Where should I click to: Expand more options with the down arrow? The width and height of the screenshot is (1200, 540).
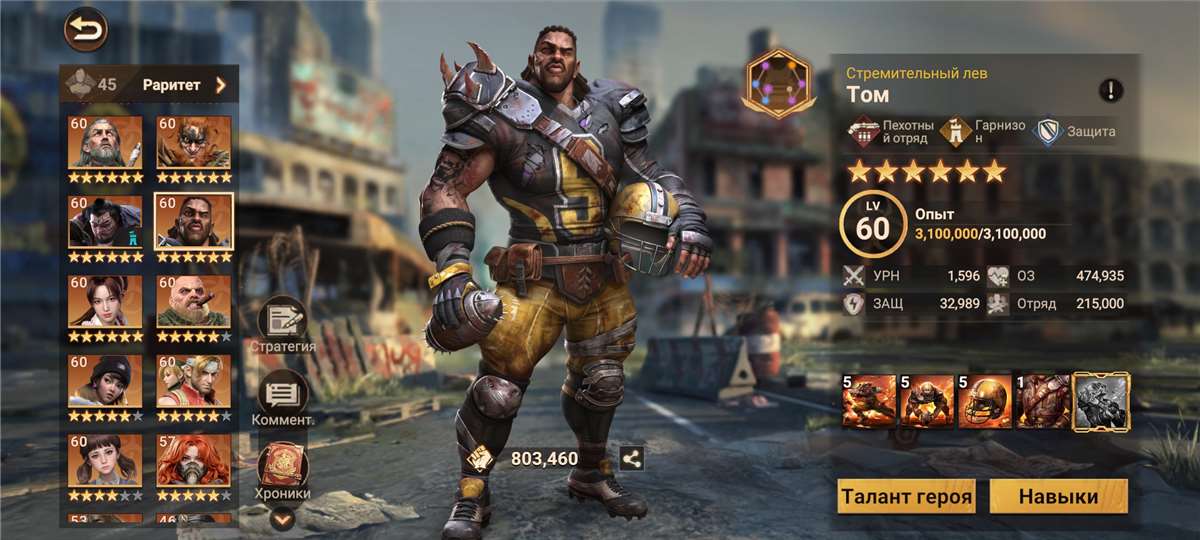point(283,518)
